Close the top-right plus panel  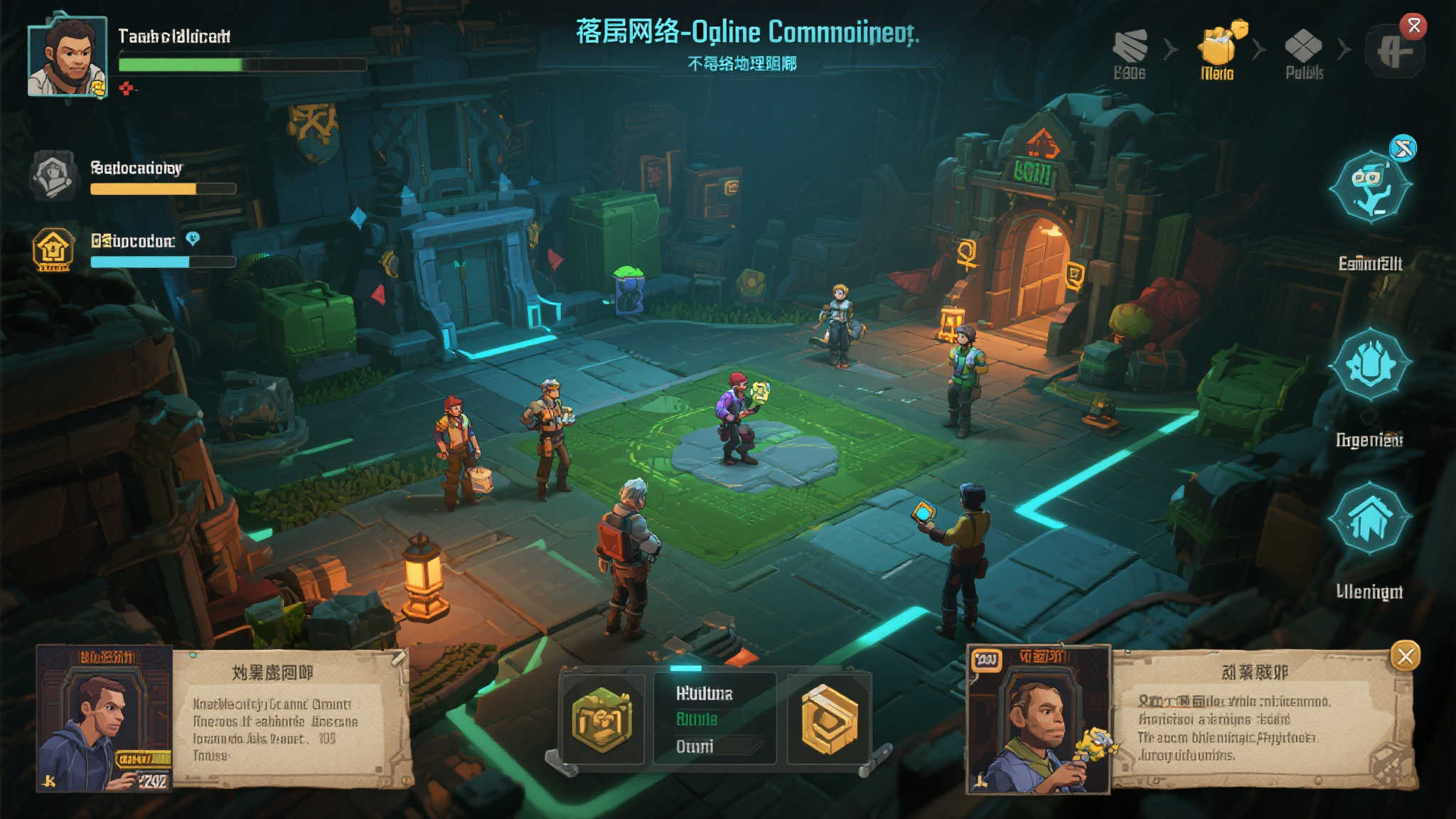[1414, 26]
